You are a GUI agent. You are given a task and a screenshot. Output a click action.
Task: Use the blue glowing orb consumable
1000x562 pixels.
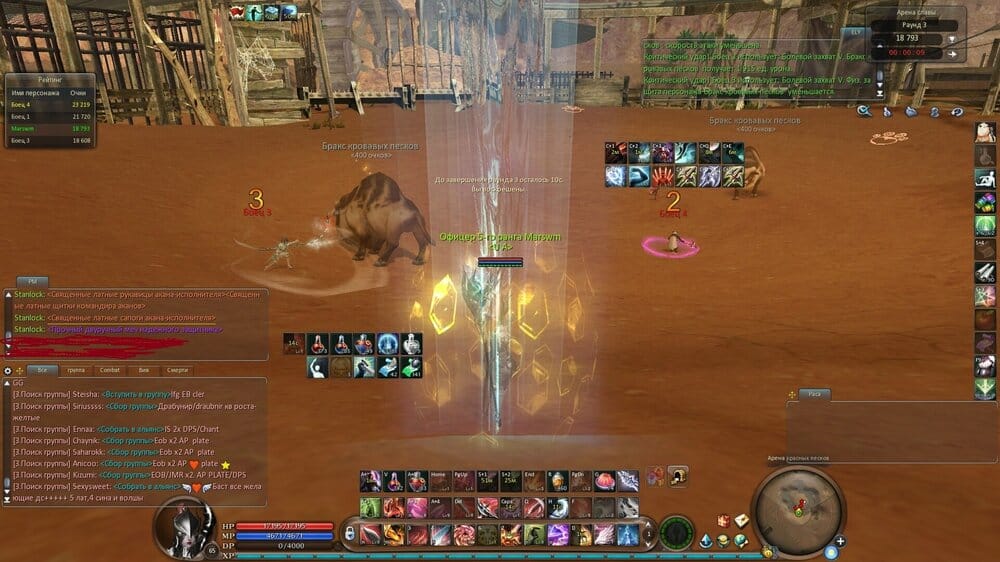[x=389, y=343]
